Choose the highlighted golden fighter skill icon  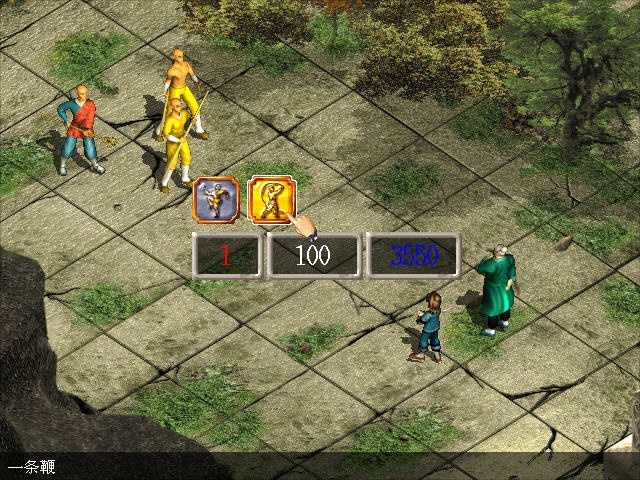click(x=267, y=197)
